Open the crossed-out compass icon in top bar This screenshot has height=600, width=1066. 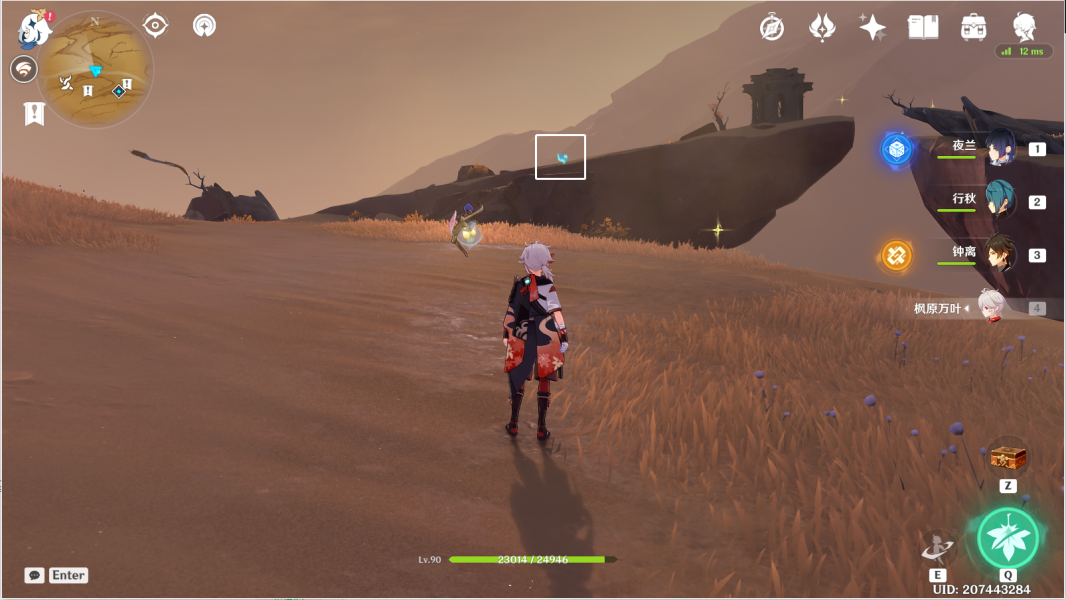pyautogui.click(x=771, y=27)
